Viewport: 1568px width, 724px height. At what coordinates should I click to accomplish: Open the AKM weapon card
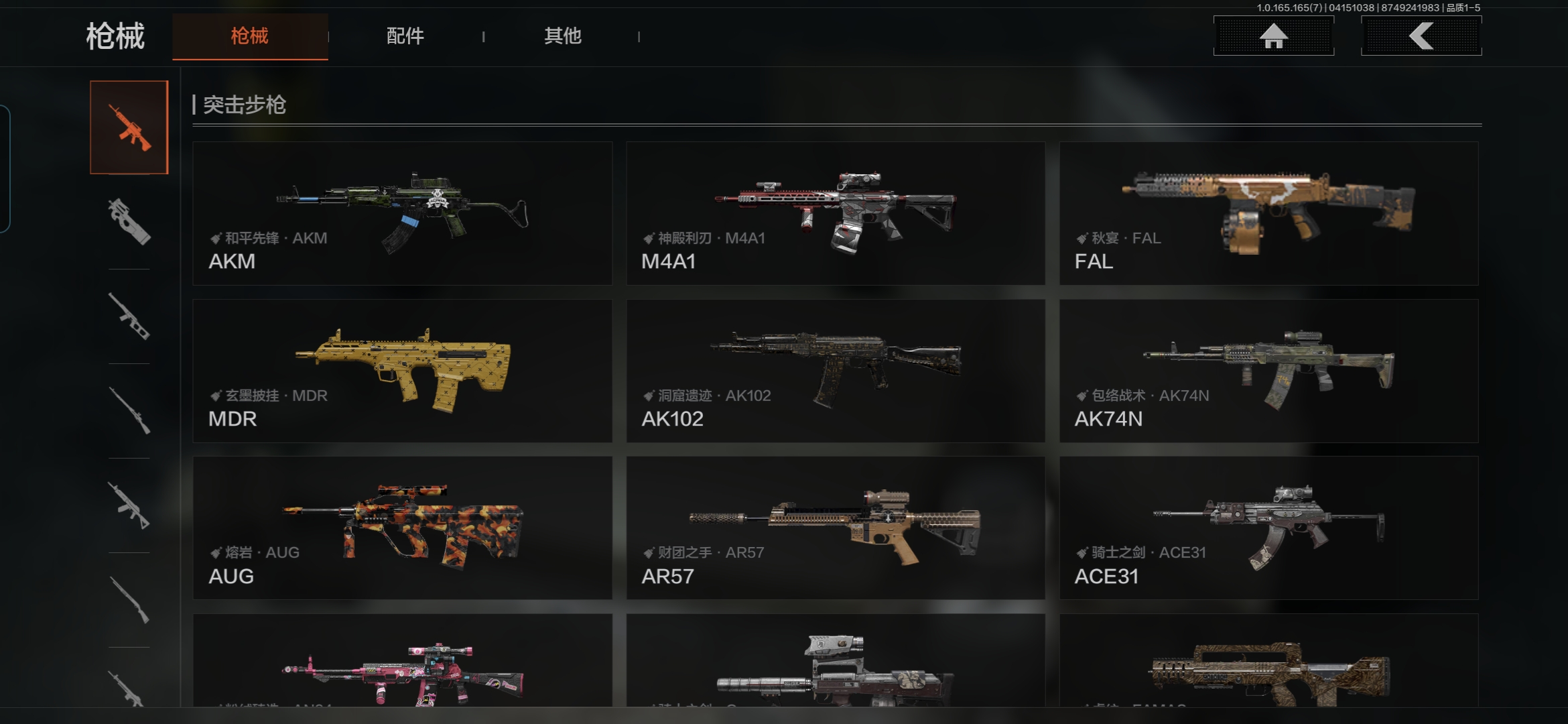[402, 213]
